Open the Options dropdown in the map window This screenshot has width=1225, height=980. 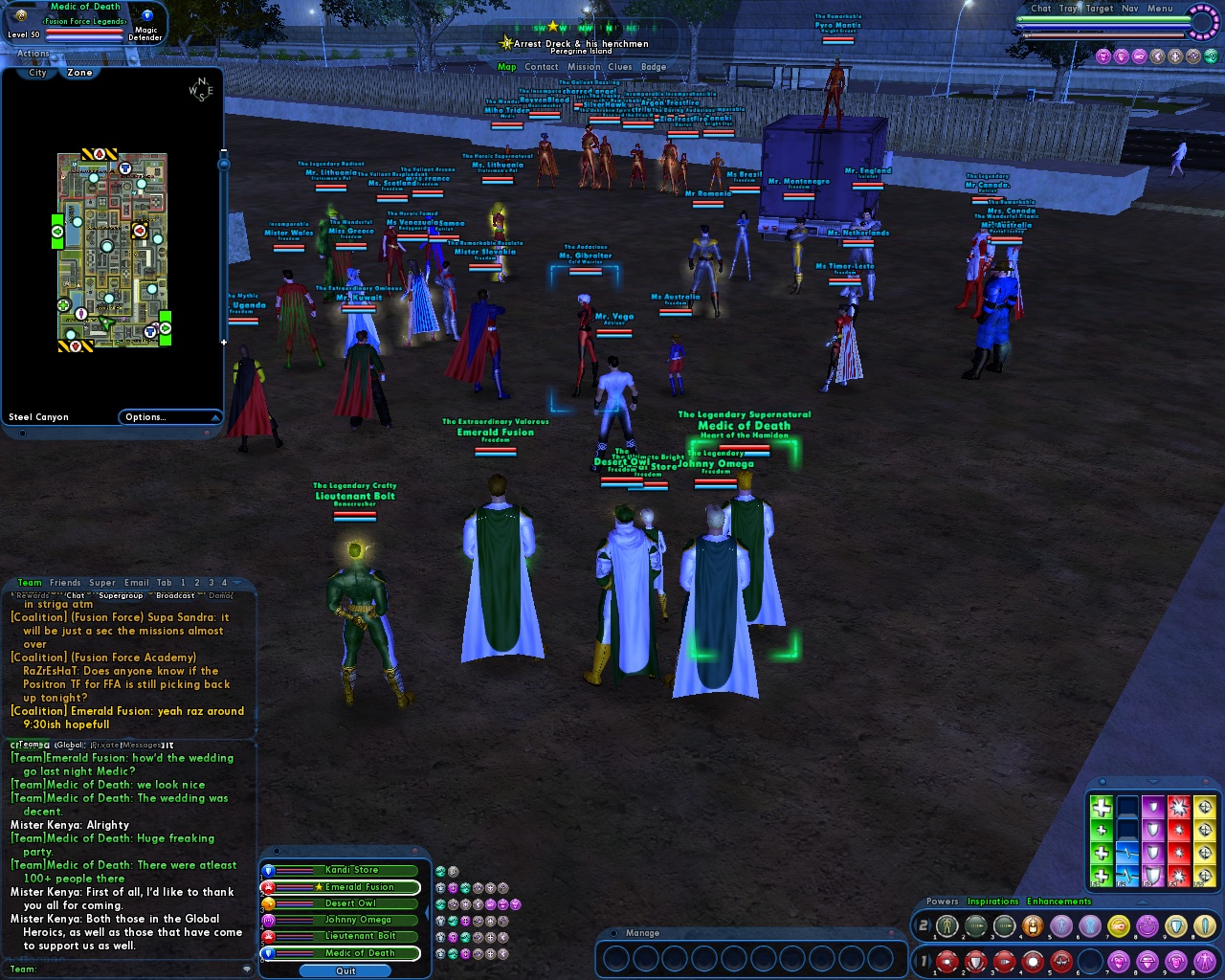pos(170,416)
